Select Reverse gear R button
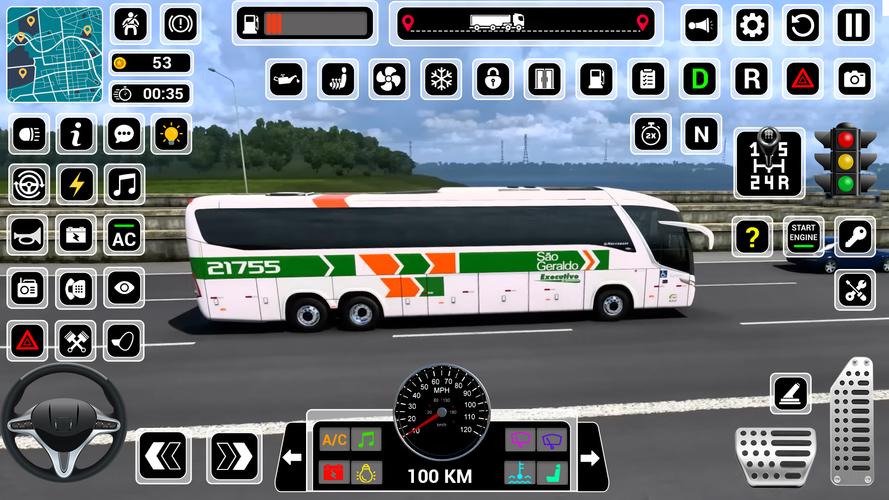This screenshot has height=500, width=889. pos(751,78)
